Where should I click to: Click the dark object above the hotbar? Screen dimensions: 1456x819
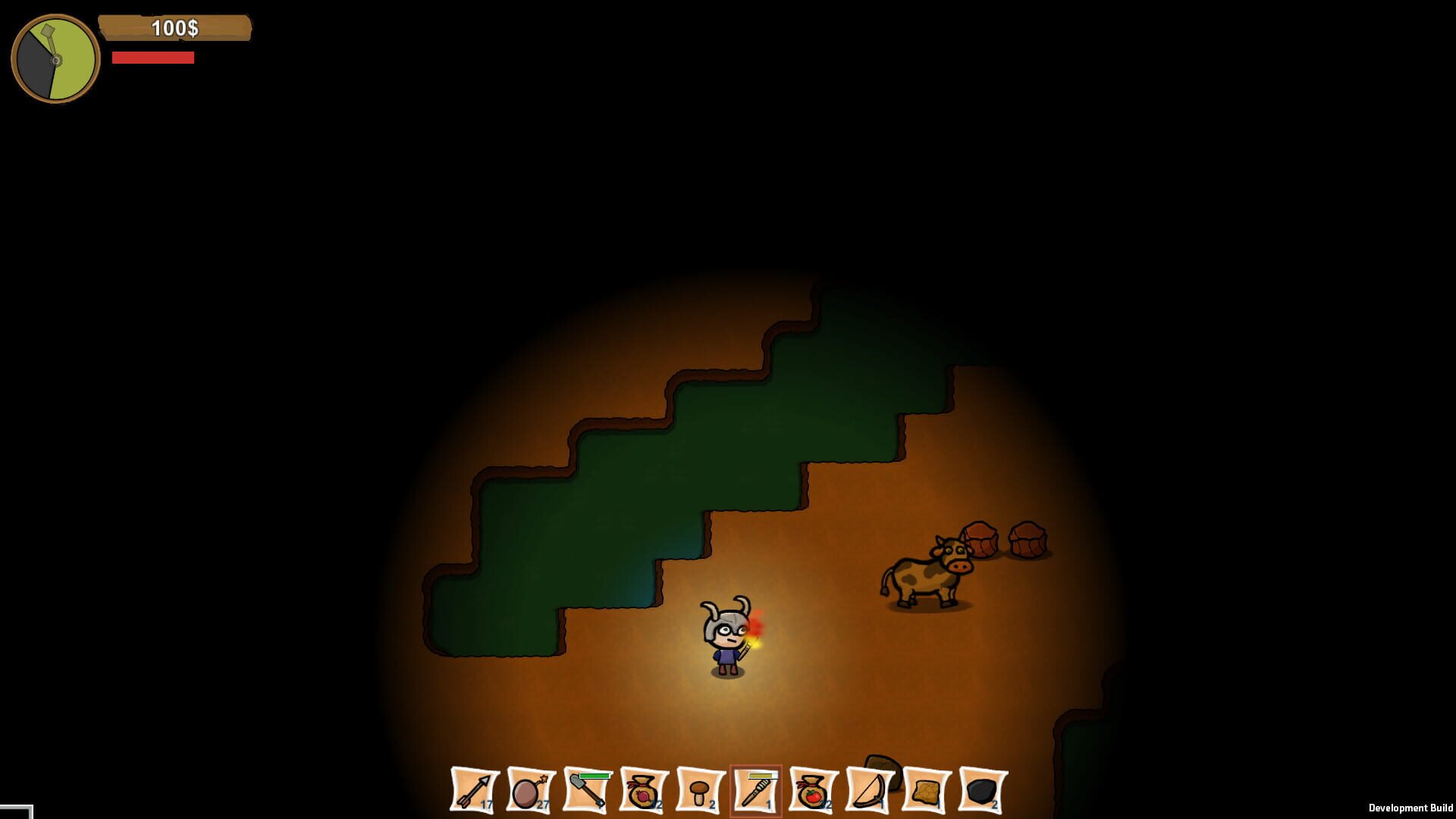click(882, 767)
